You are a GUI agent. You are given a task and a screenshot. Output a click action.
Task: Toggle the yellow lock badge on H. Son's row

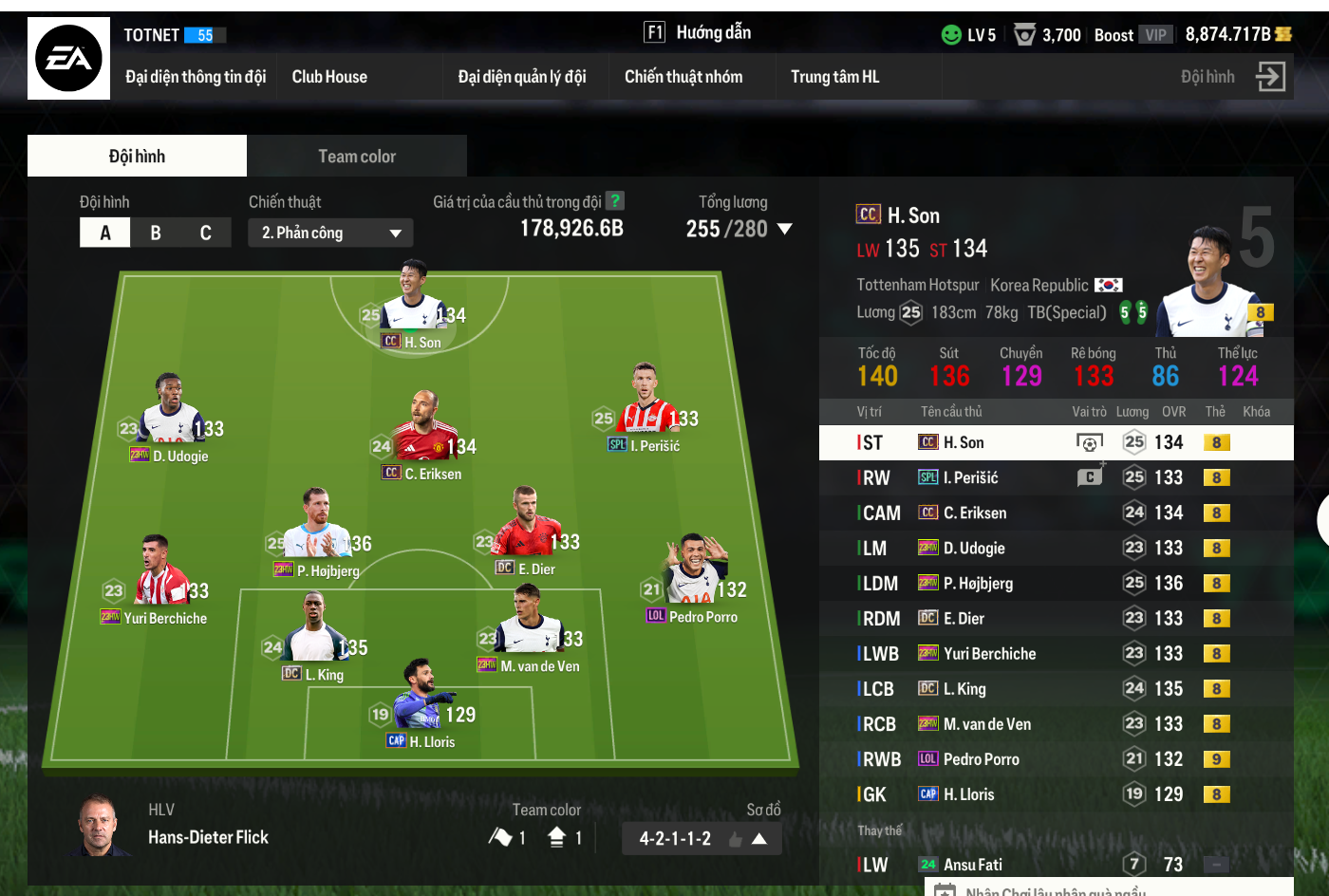(1216, 441)
